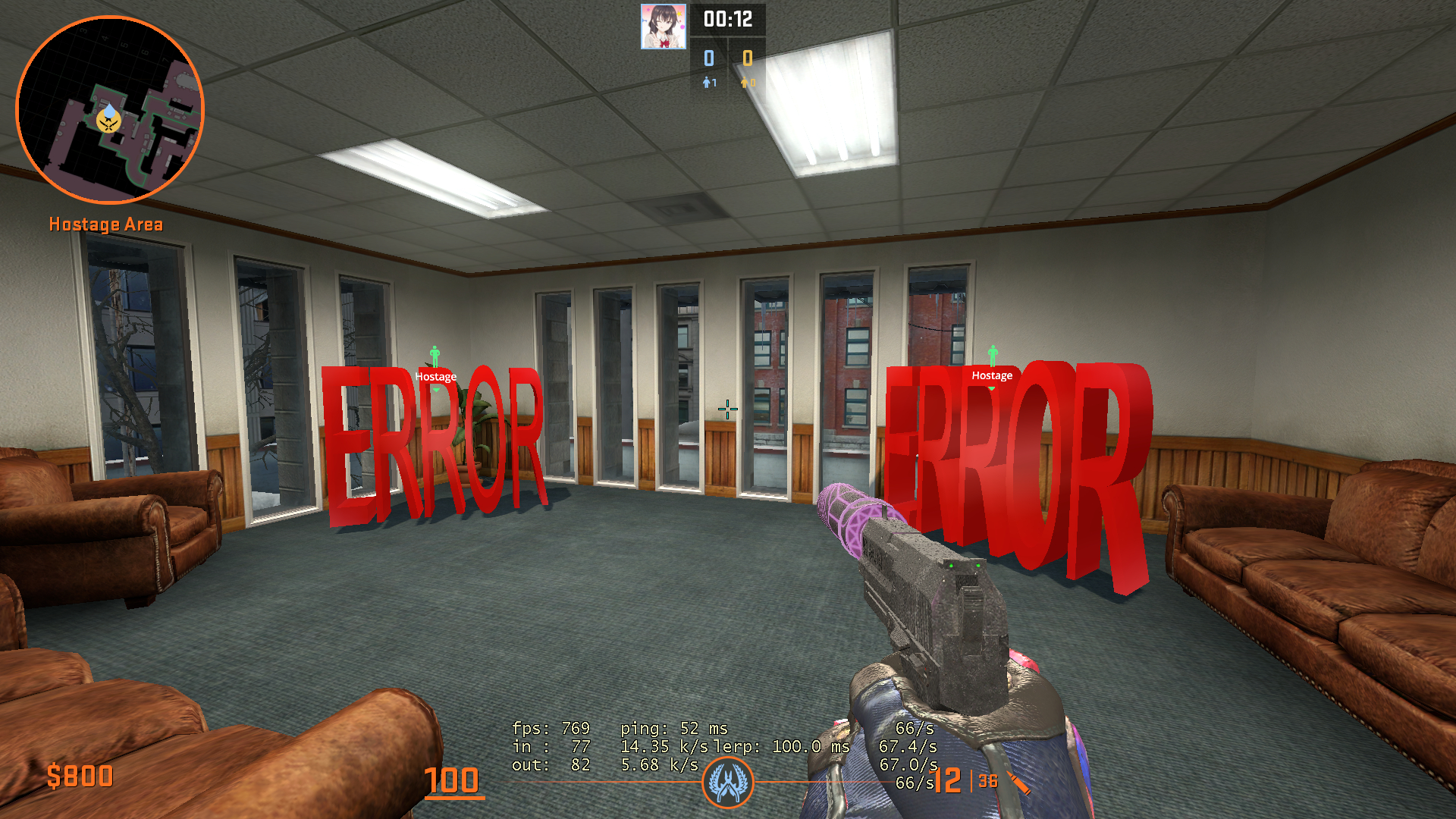The image size is (1456, 819).
Task: Click the right green Hostage indicator icon
Action: [992, 355]
